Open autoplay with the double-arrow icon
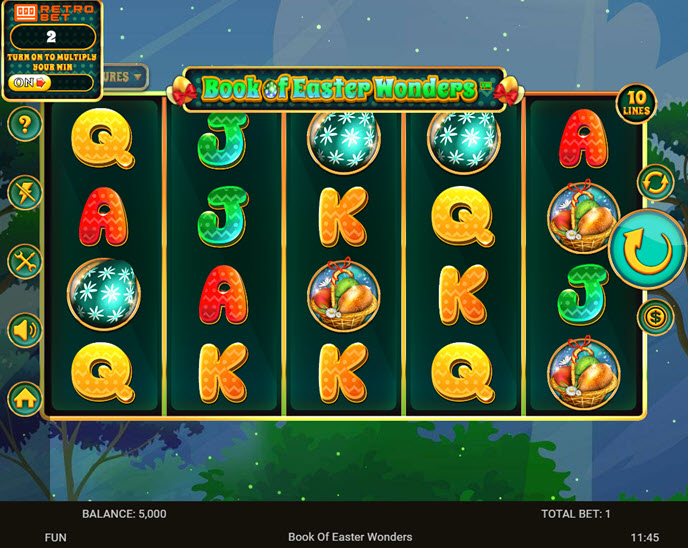The width and height of the screenshot is (688, 548). pyautogui.click(x=656, y=183)
